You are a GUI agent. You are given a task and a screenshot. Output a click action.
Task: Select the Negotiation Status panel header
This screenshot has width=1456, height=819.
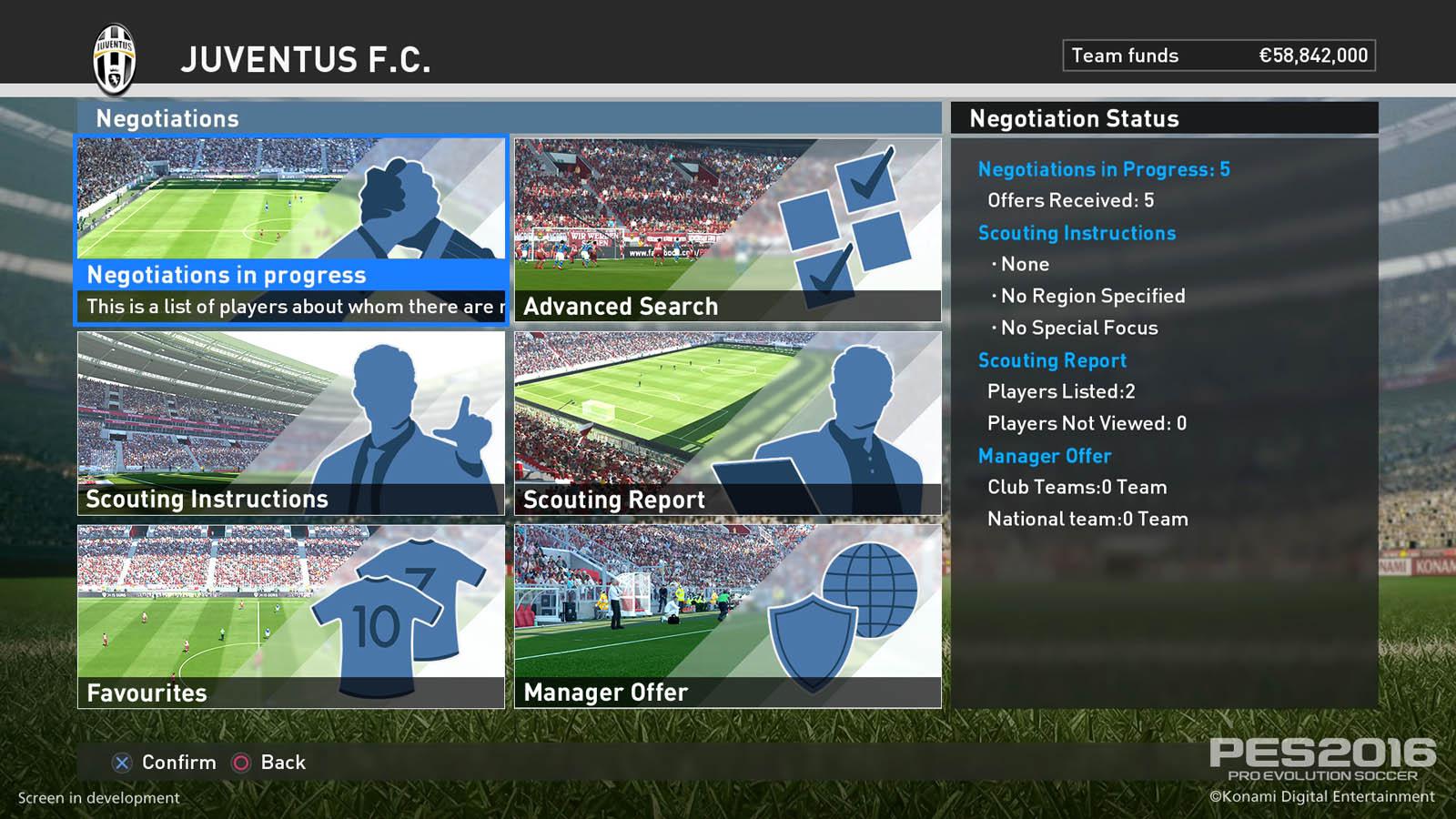point(1075,118)
